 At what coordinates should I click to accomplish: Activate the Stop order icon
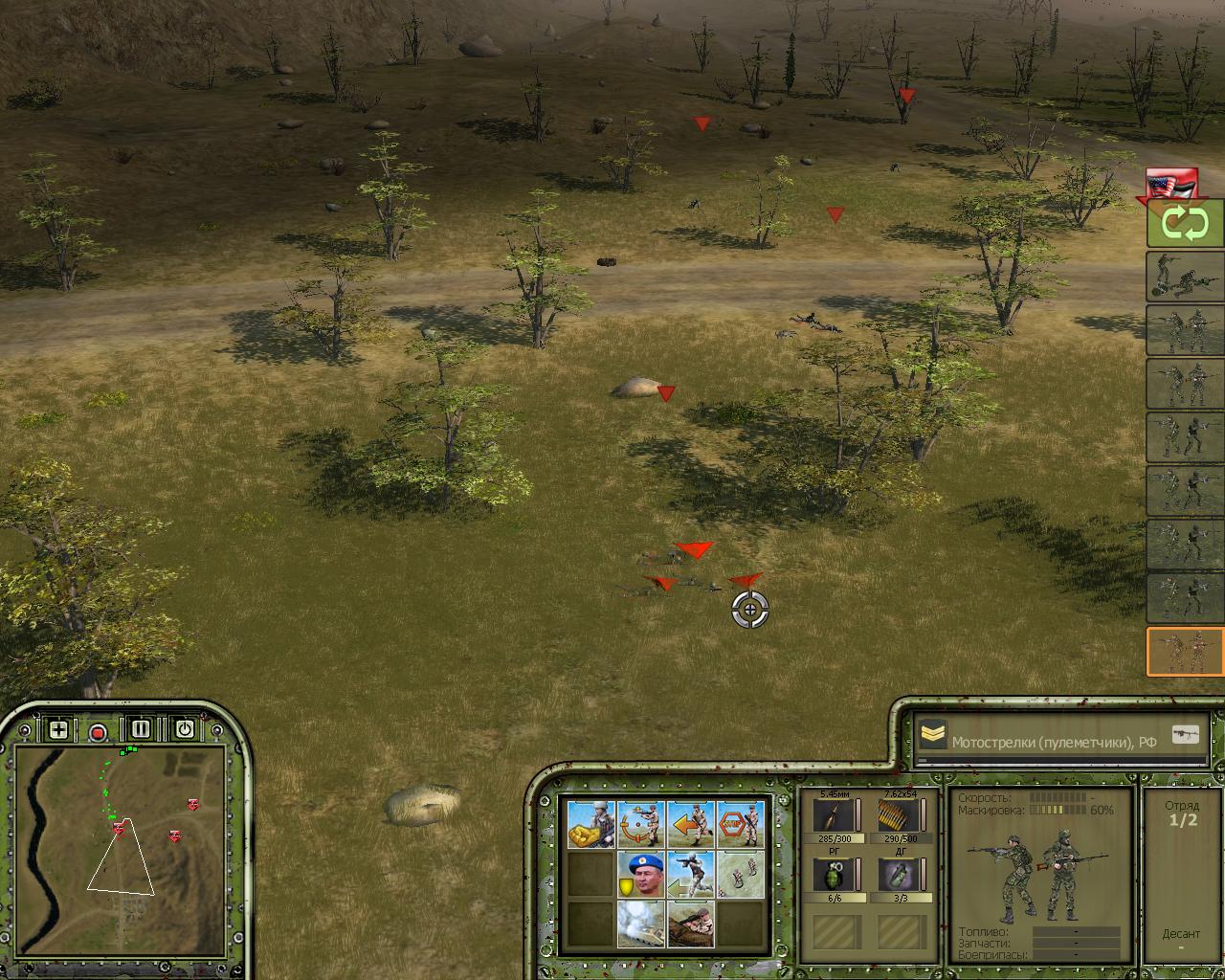click(x=742, y=824)
